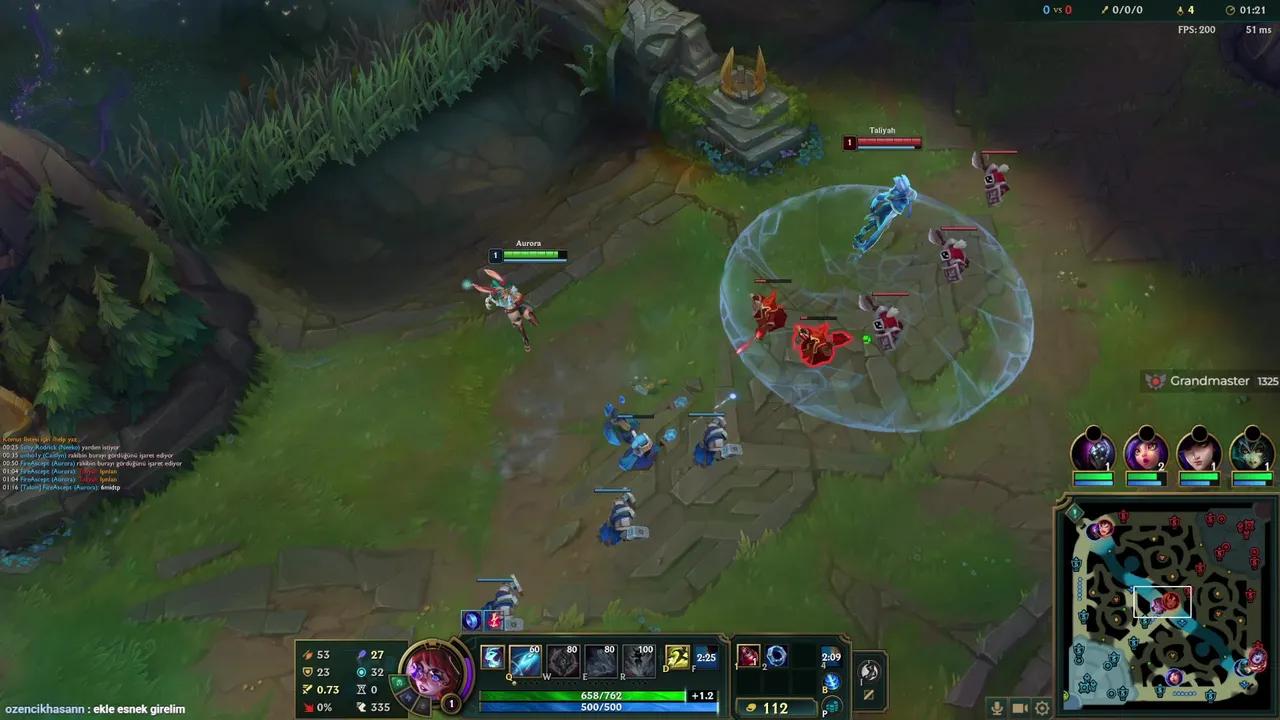Toggle the microphone mute button

997,707
